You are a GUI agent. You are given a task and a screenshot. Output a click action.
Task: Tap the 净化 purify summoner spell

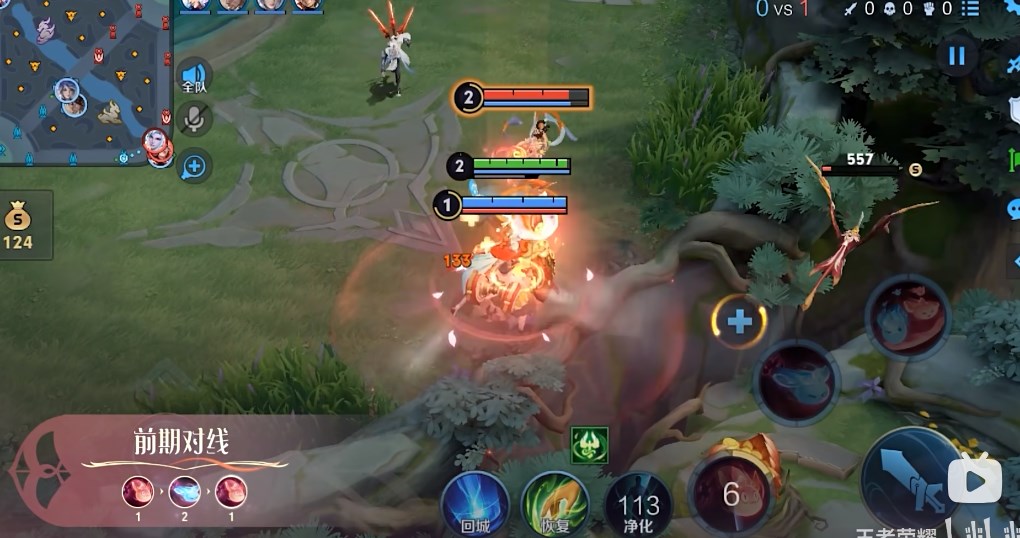[x=638, y=505]
